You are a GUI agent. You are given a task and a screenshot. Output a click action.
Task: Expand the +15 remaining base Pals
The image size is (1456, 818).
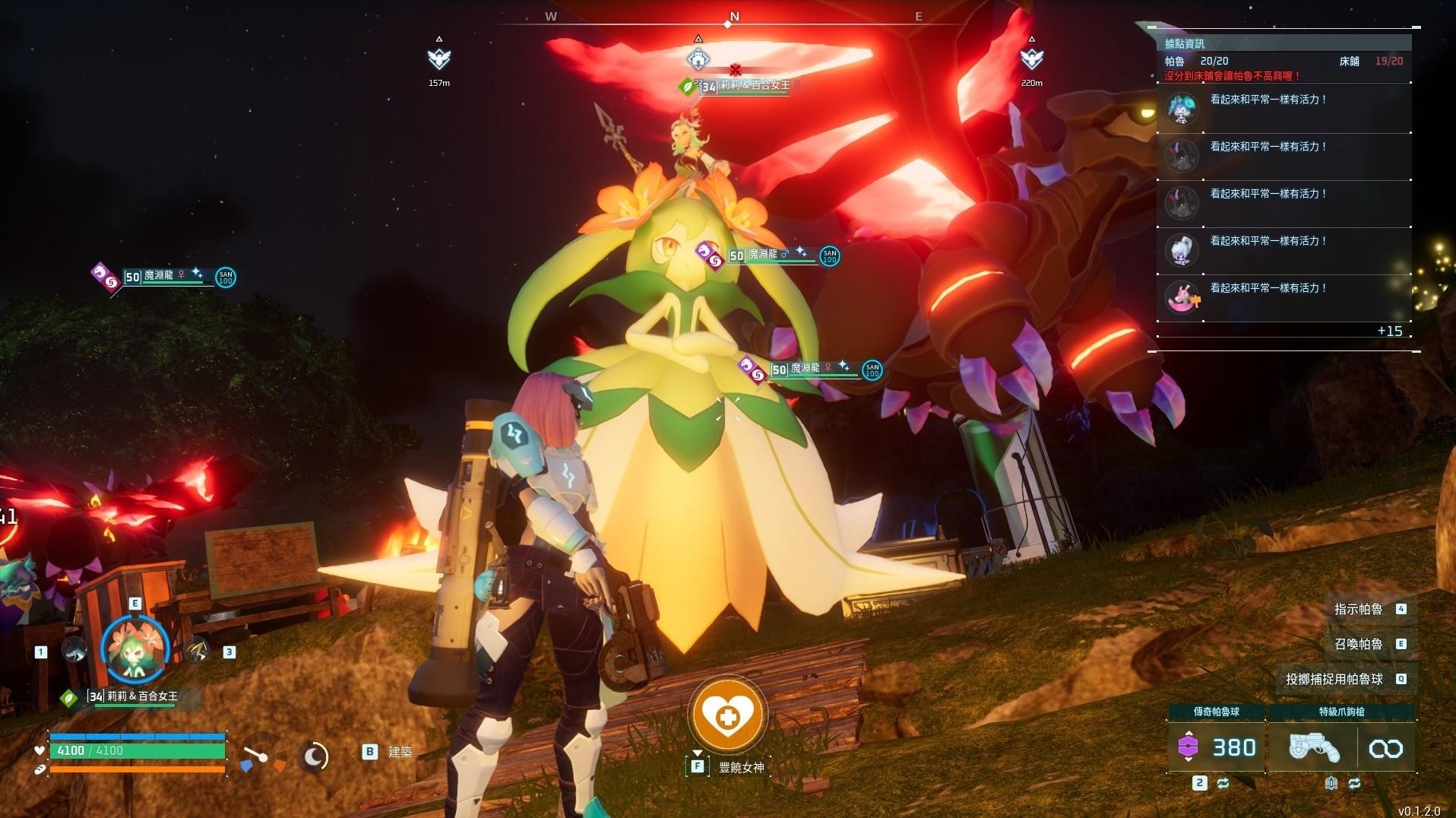tap(1389, 331)
